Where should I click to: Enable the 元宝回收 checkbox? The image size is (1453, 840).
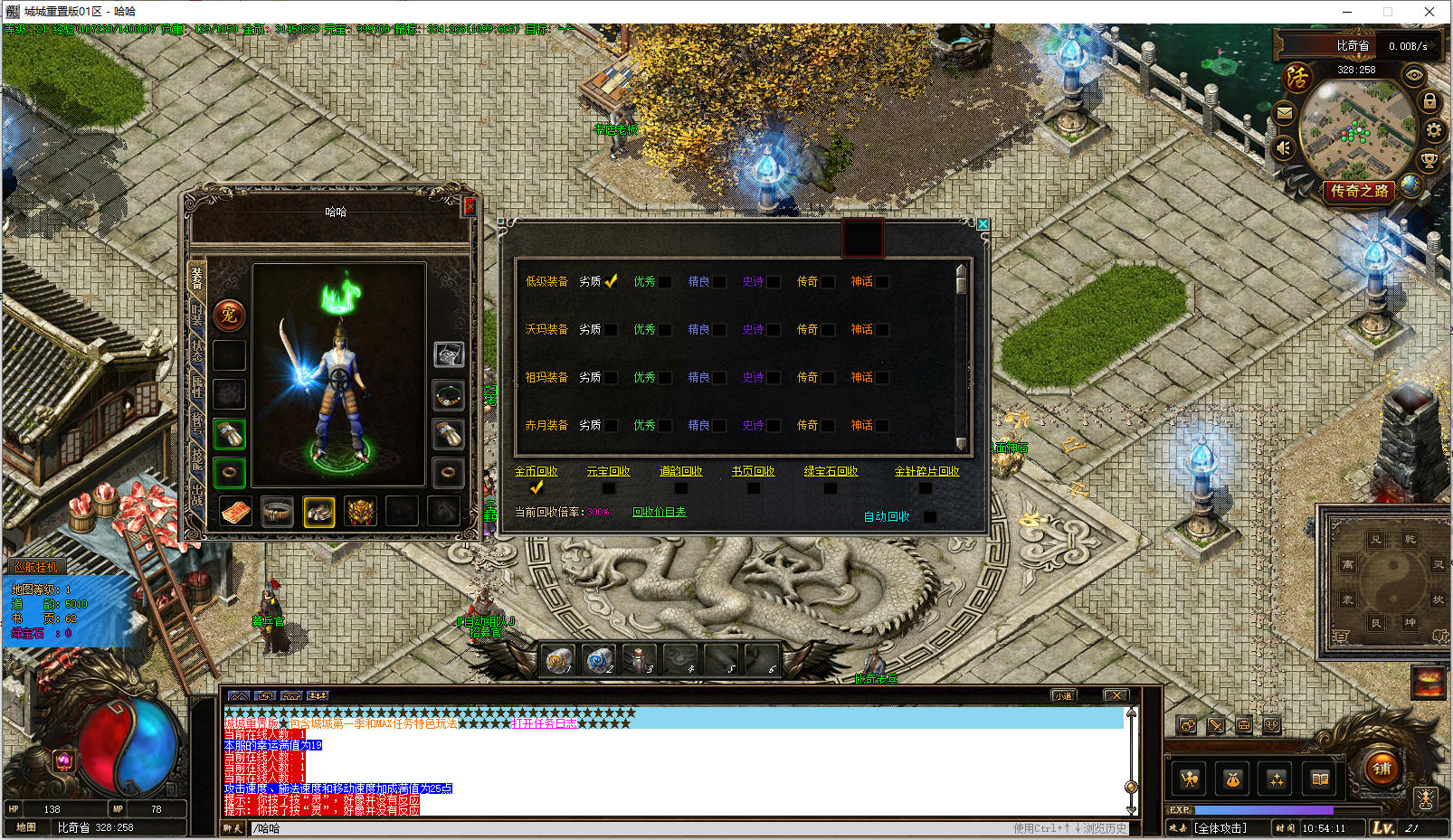tap(609, 488)
